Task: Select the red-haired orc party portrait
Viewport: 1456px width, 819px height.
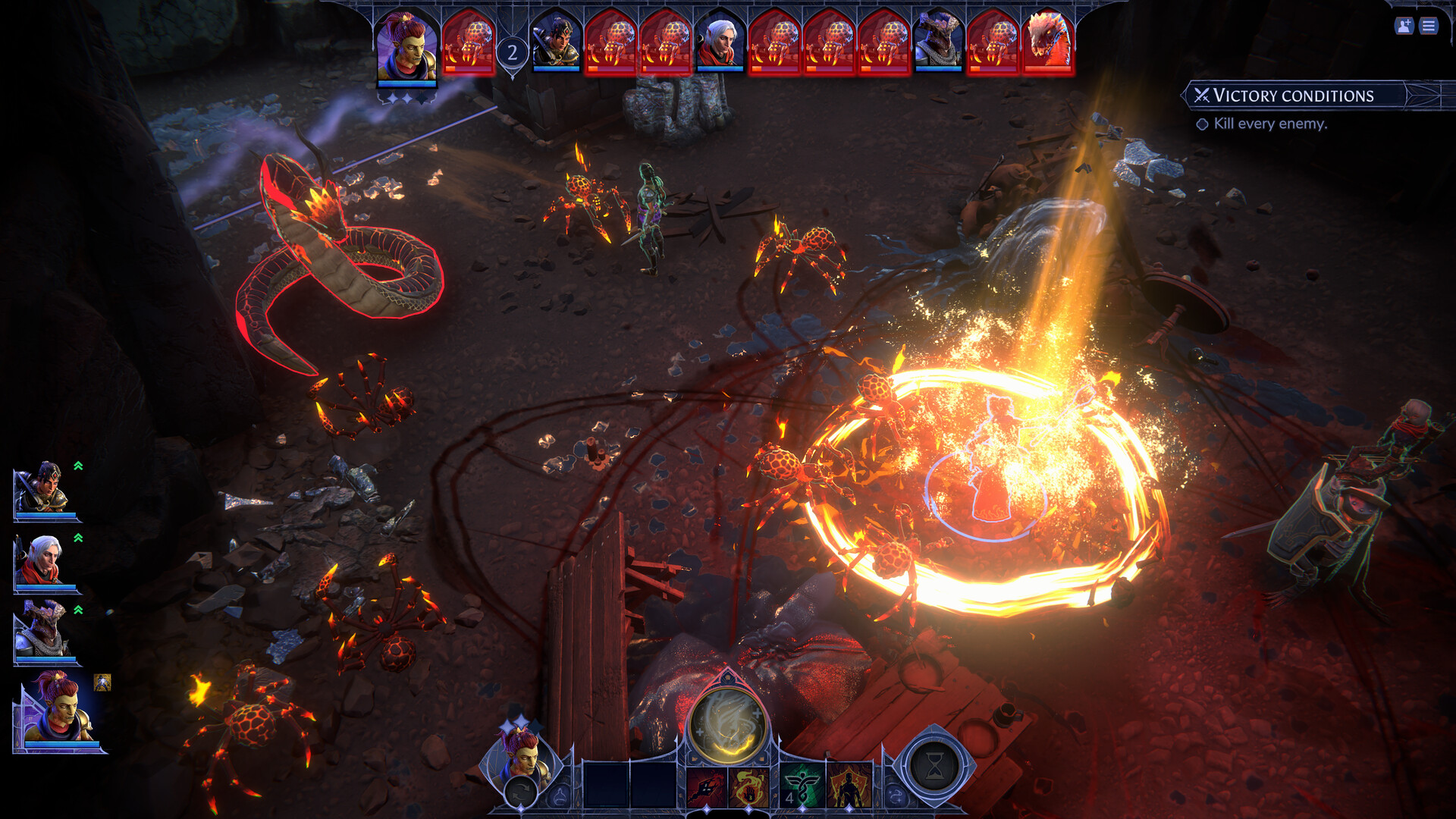Action: (57, 713)
